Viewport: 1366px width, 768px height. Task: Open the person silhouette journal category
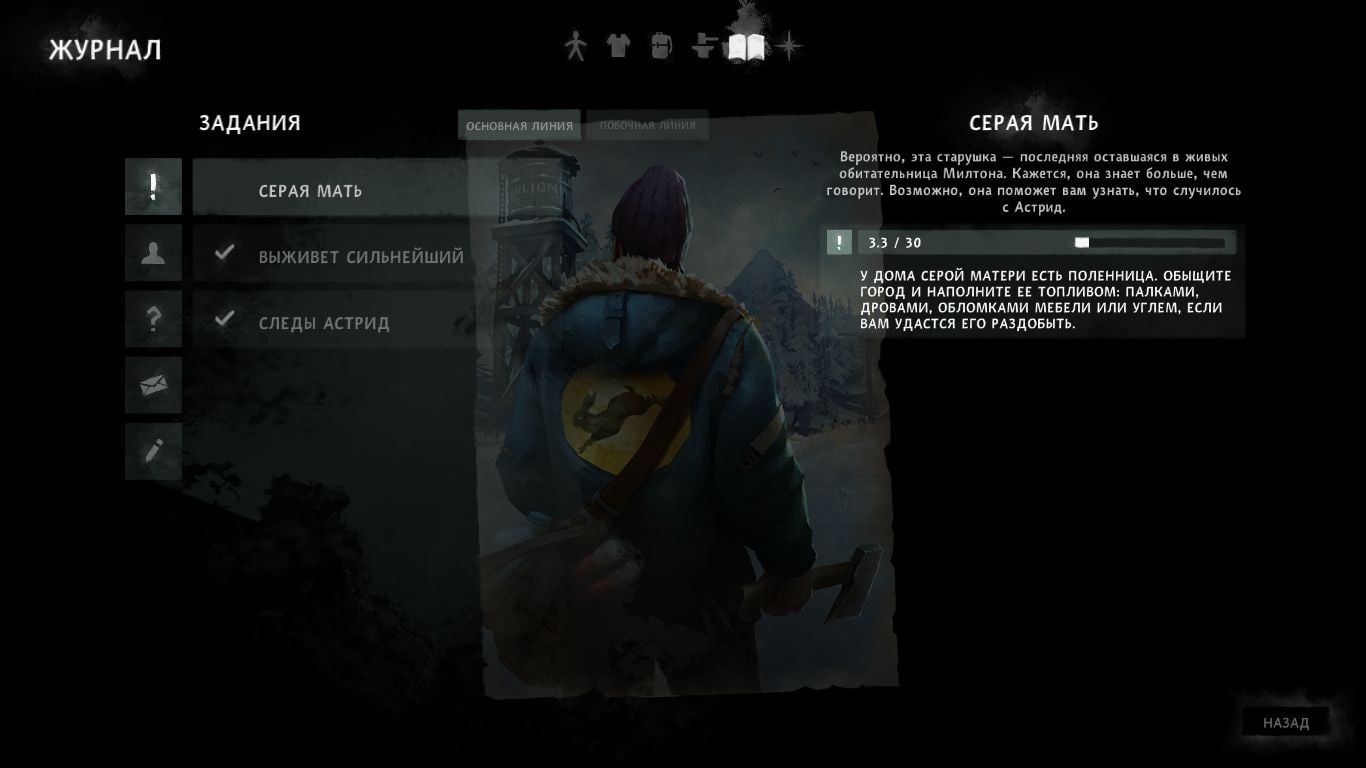[x=153, y=253]
